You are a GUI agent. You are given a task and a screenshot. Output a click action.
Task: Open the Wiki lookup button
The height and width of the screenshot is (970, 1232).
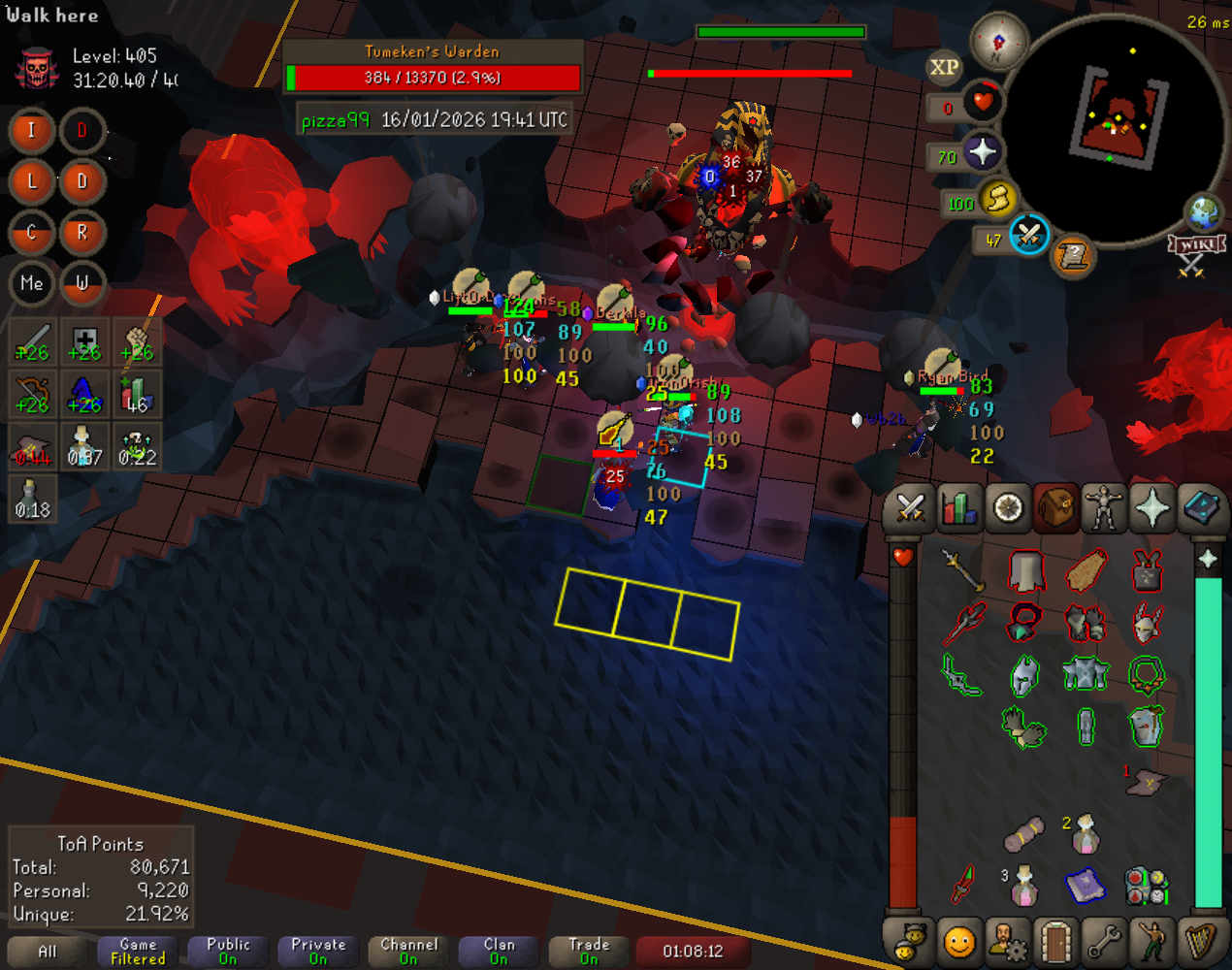[1196, 245]
